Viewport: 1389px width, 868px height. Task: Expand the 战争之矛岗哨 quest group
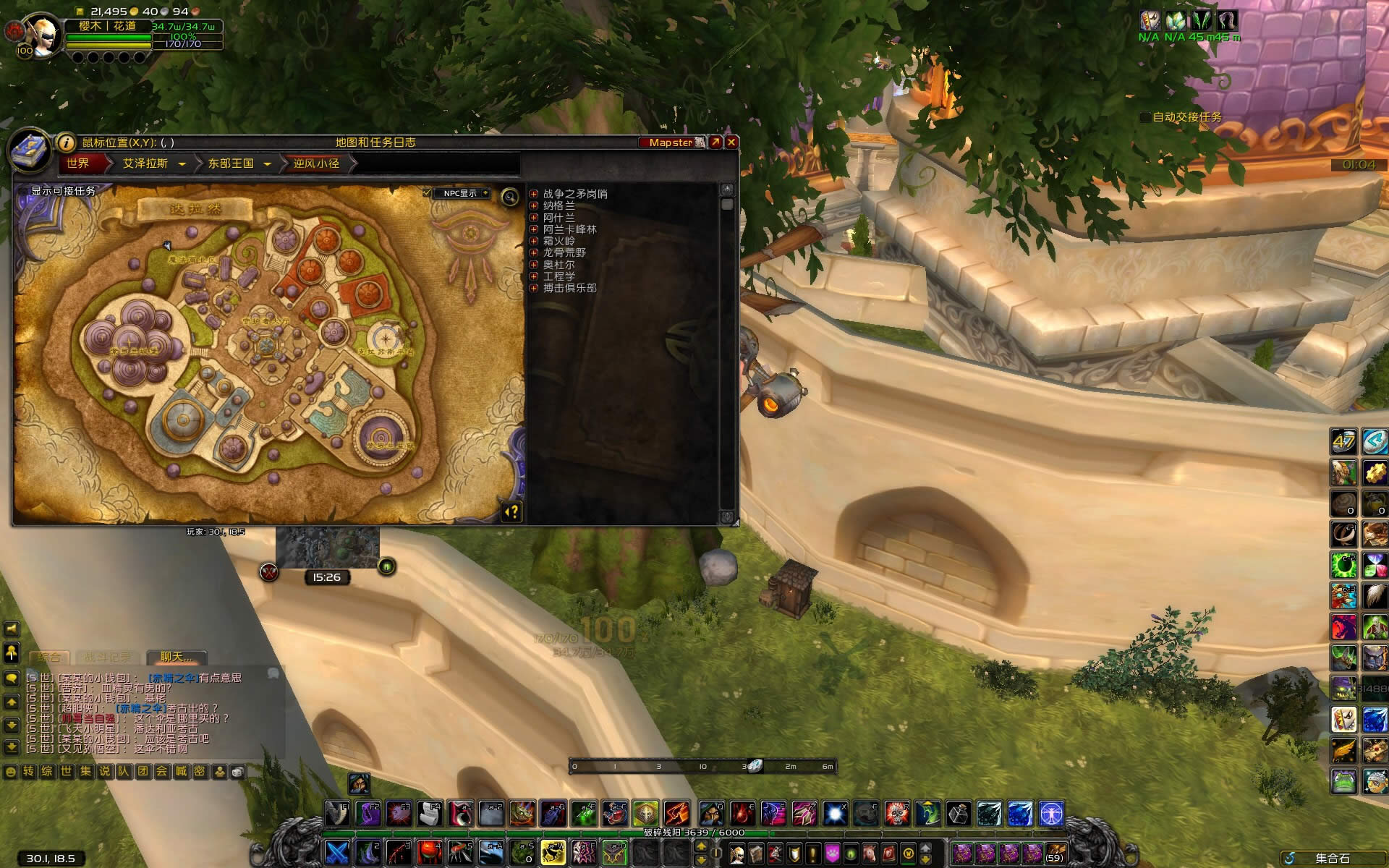(x=534, y=194)
